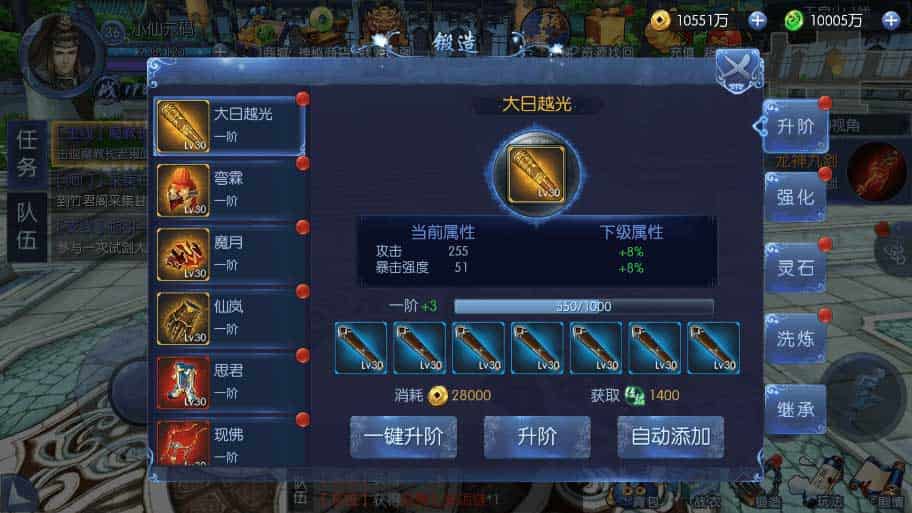Click the 升阶 upgrade button
The height and width of the screenshot is (513, 912).
tap(537, 437)
